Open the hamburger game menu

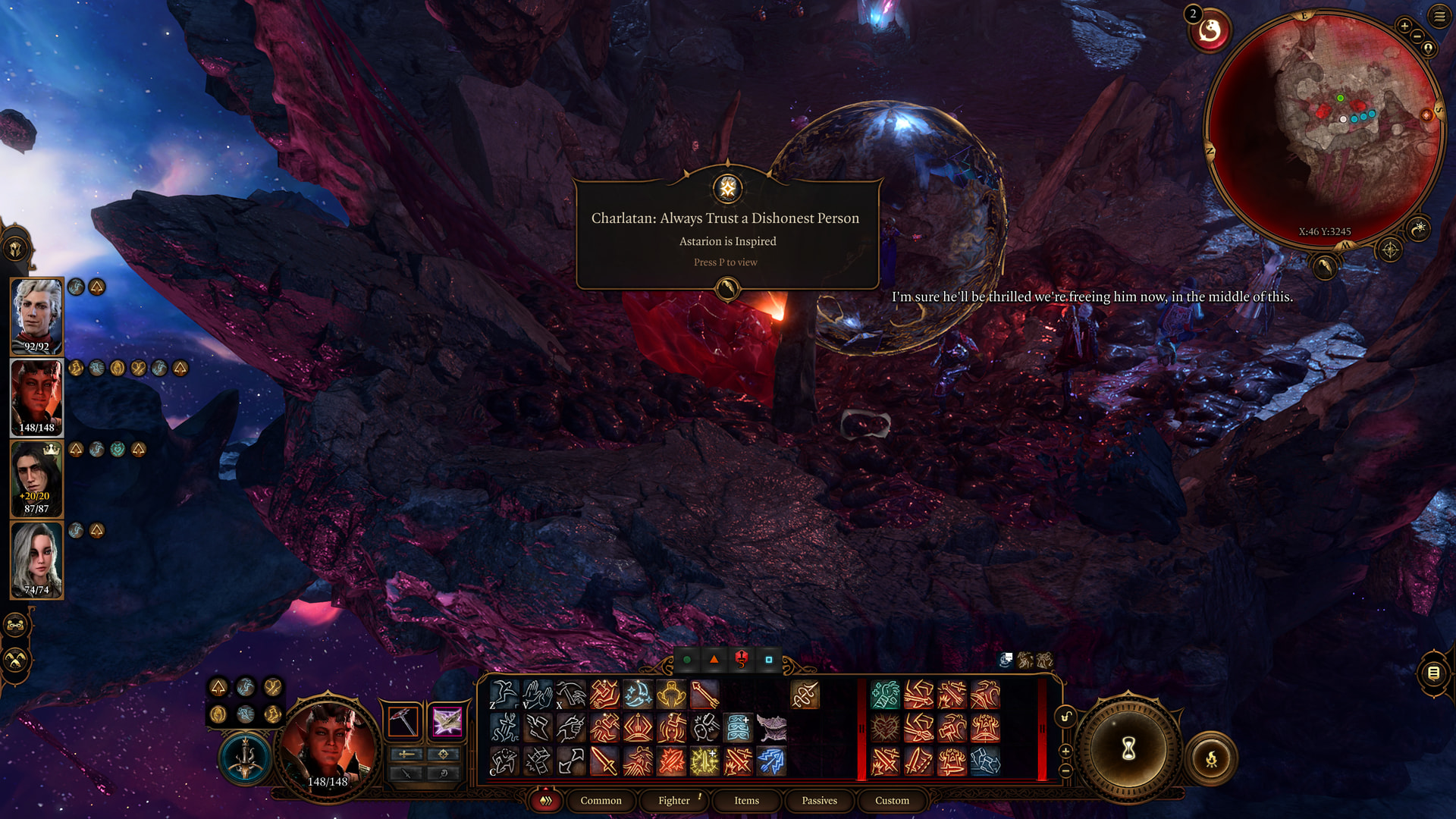coord(1439,16)
